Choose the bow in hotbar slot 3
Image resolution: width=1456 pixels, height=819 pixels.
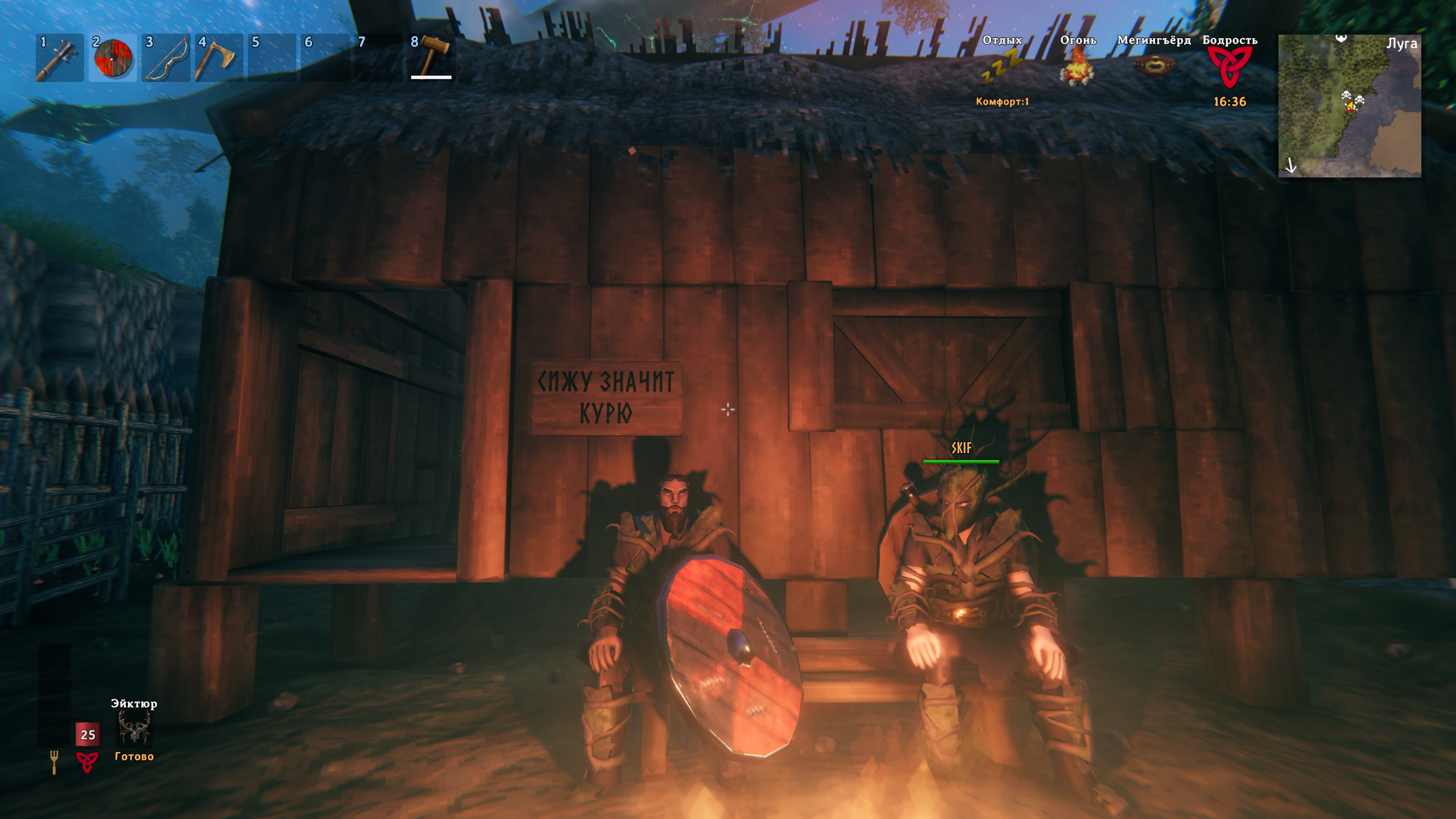click(166, 58)
